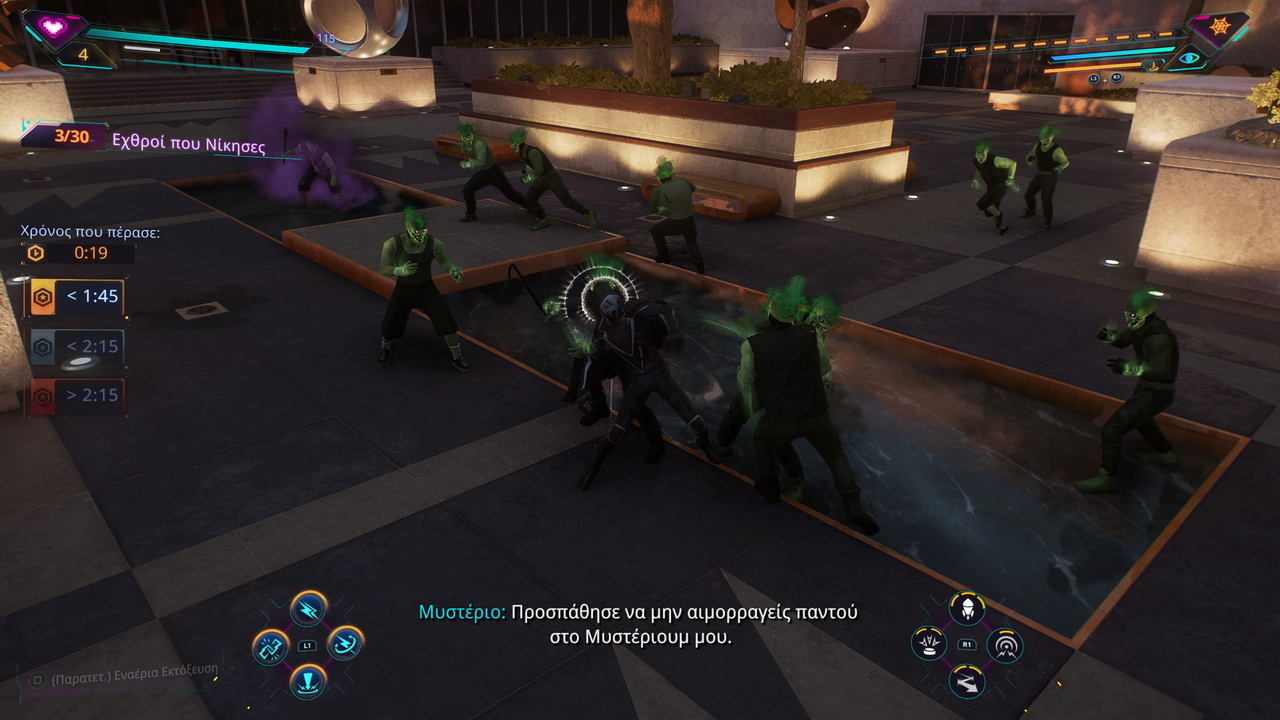This screenshot has width=1280, height=720.
Task: Choose the spiked trap gadget icon
Action: (929, 643)
